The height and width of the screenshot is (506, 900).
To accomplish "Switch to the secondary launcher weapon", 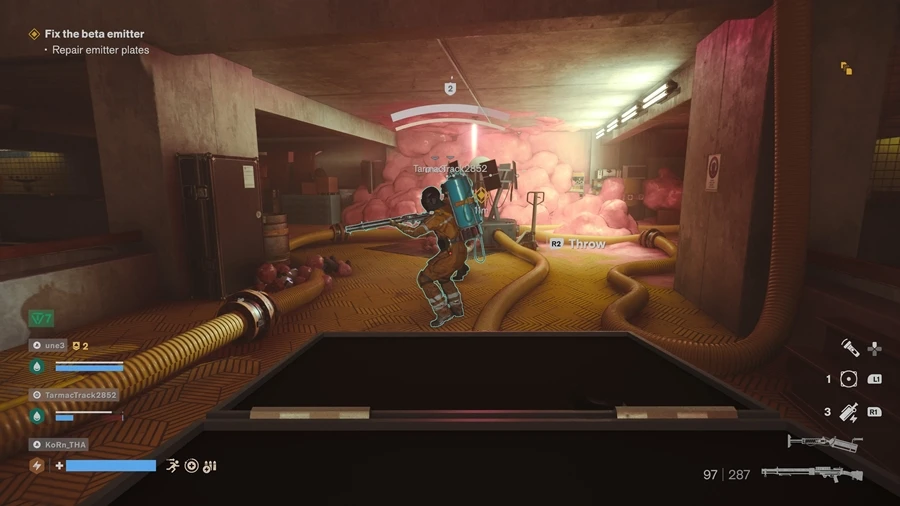I will point(824,441).
